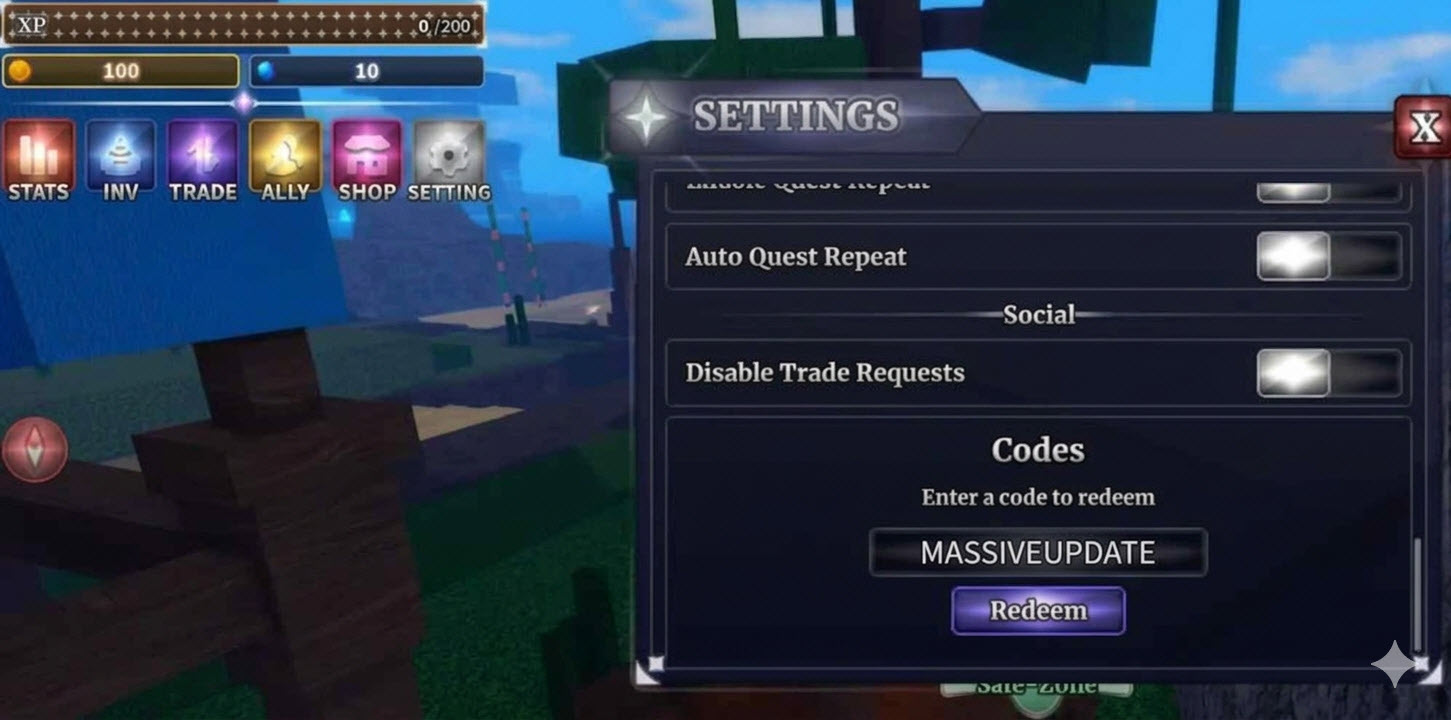Toggle Auto Quest Repeat
This screenshot has width=1451, height=720.
1327,257
